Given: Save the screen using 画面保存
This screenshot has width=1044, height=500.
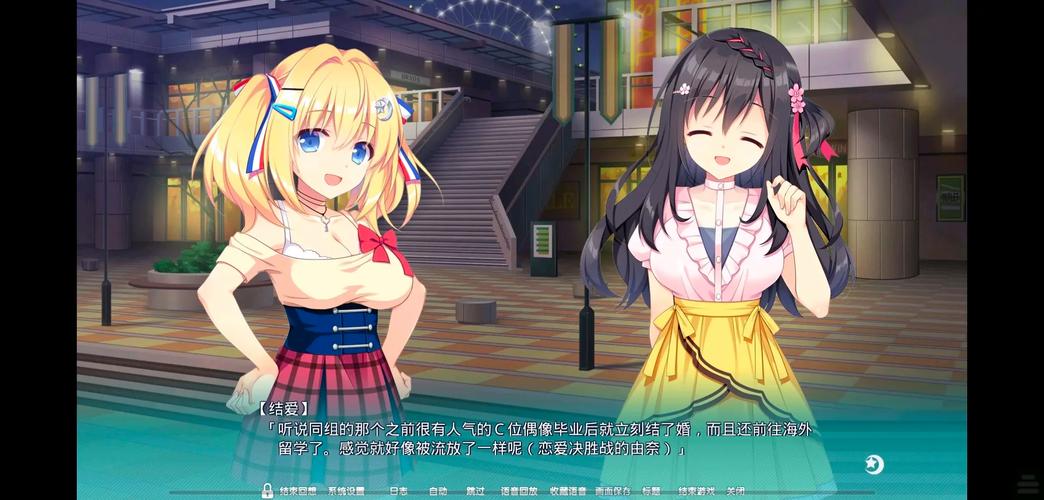Looking at the screenshot, I should click(x=612, y=492).
